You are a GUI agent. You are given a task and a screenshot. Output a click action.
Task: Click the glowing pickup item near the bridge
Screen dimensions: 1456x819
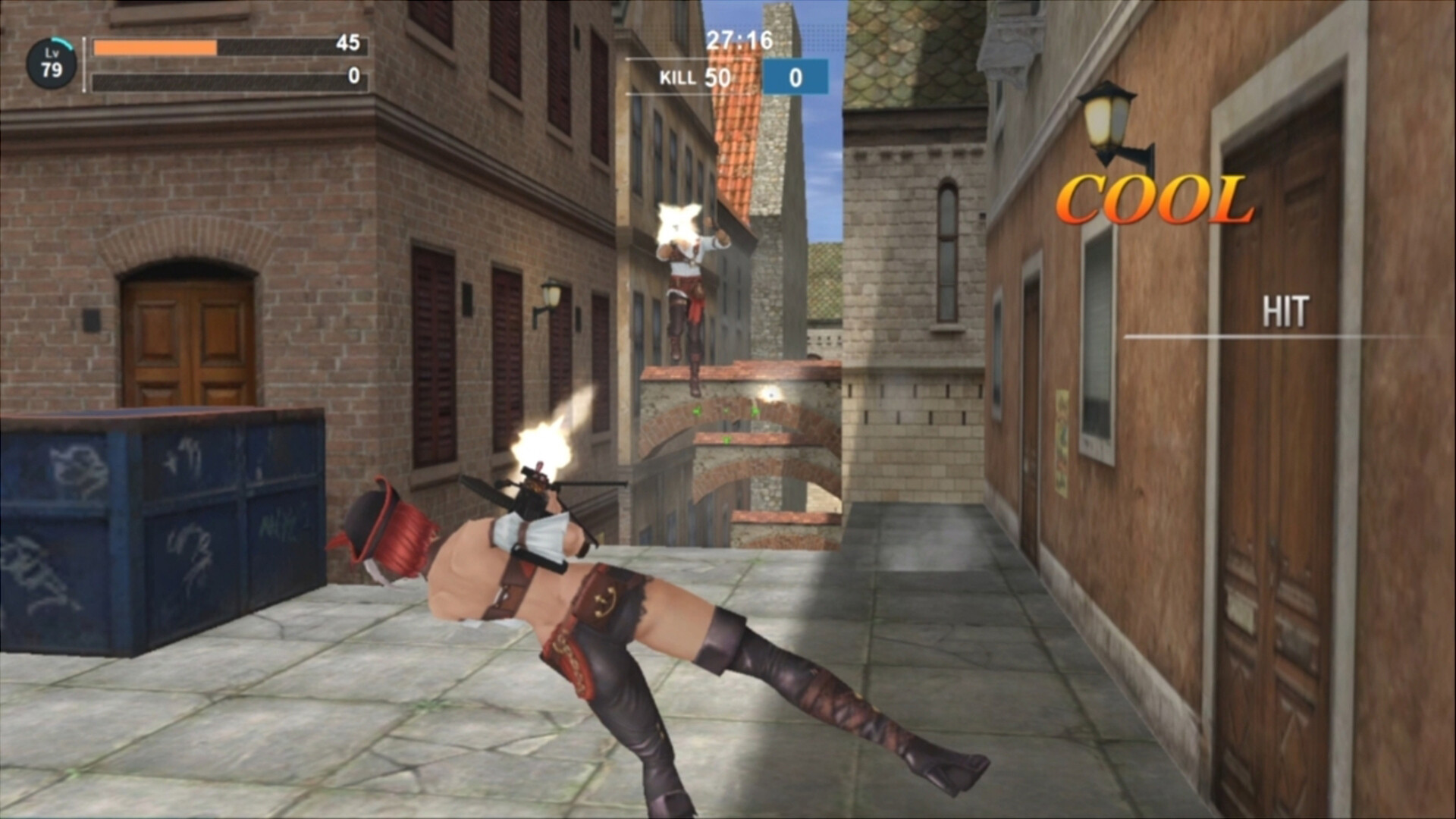pyautogui.click(x=771, y=394)
